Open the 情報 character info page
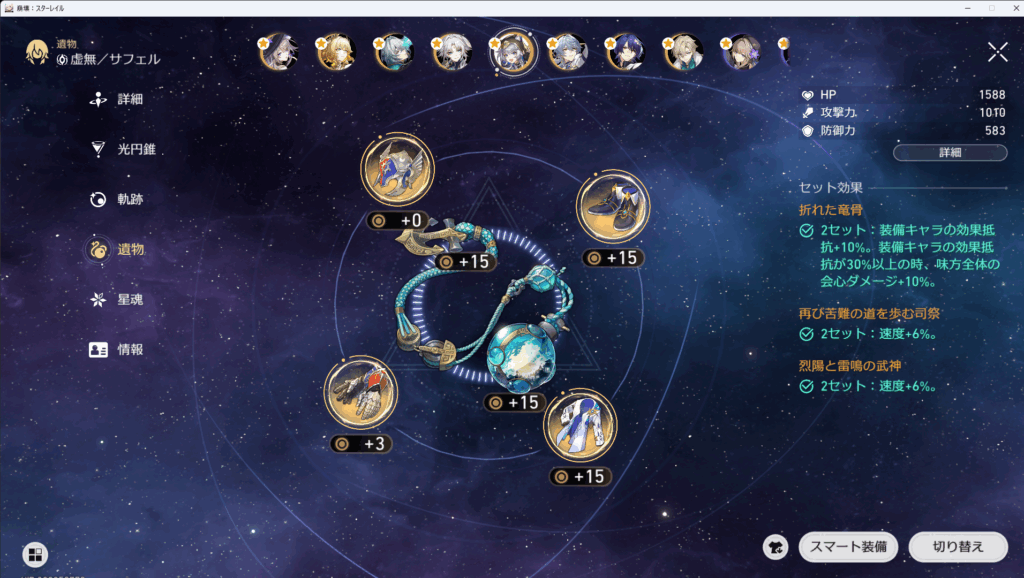1024x578 pixels. pyautogui.click(x=129, y=350)
